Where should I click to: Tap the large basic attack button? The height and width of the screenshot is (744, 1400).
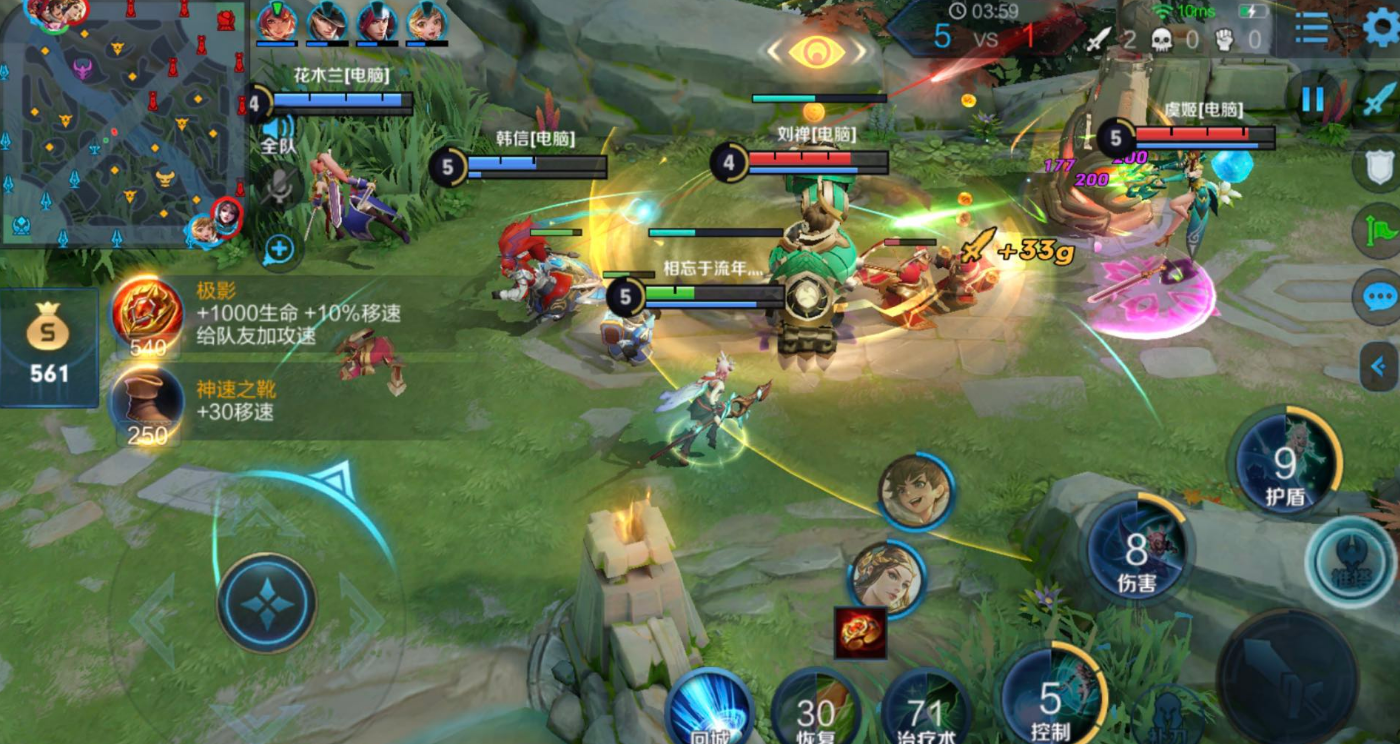[1286, 675]
